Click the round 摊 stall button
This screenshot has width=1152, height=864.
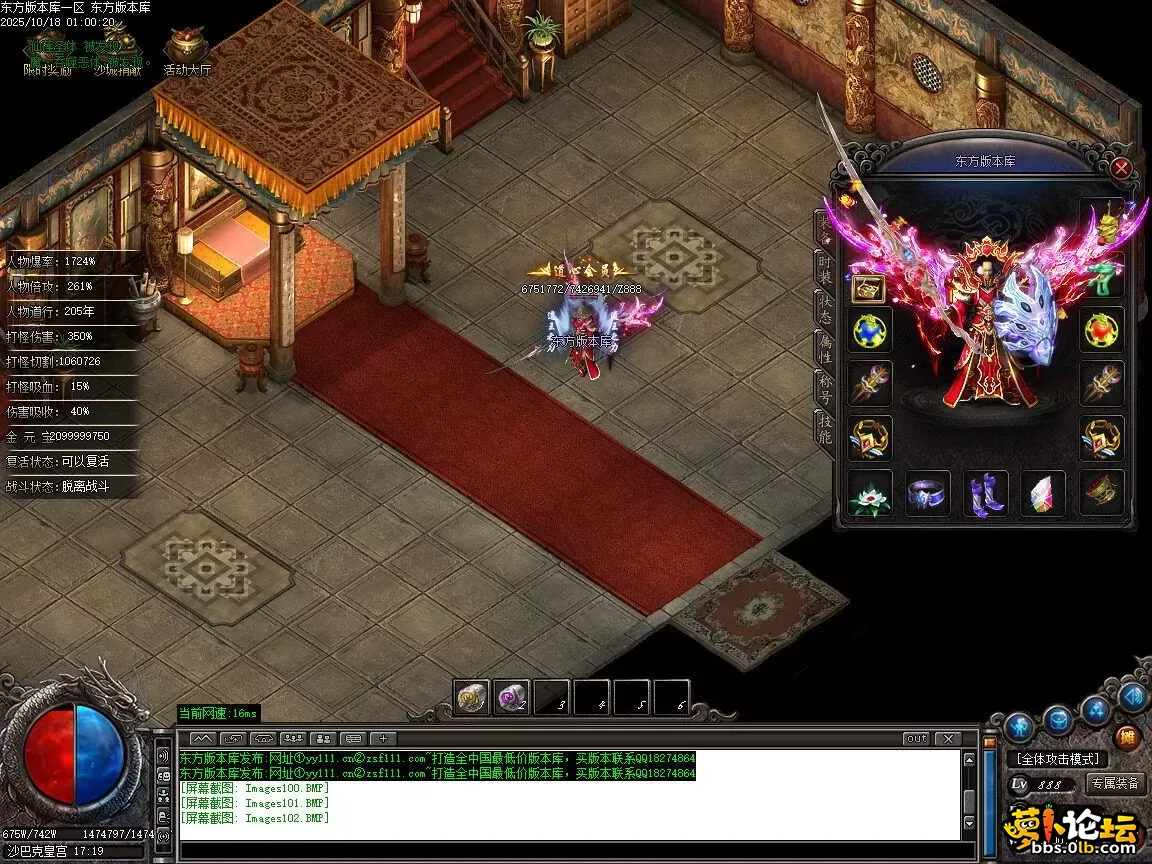(x=1128, y=738)
